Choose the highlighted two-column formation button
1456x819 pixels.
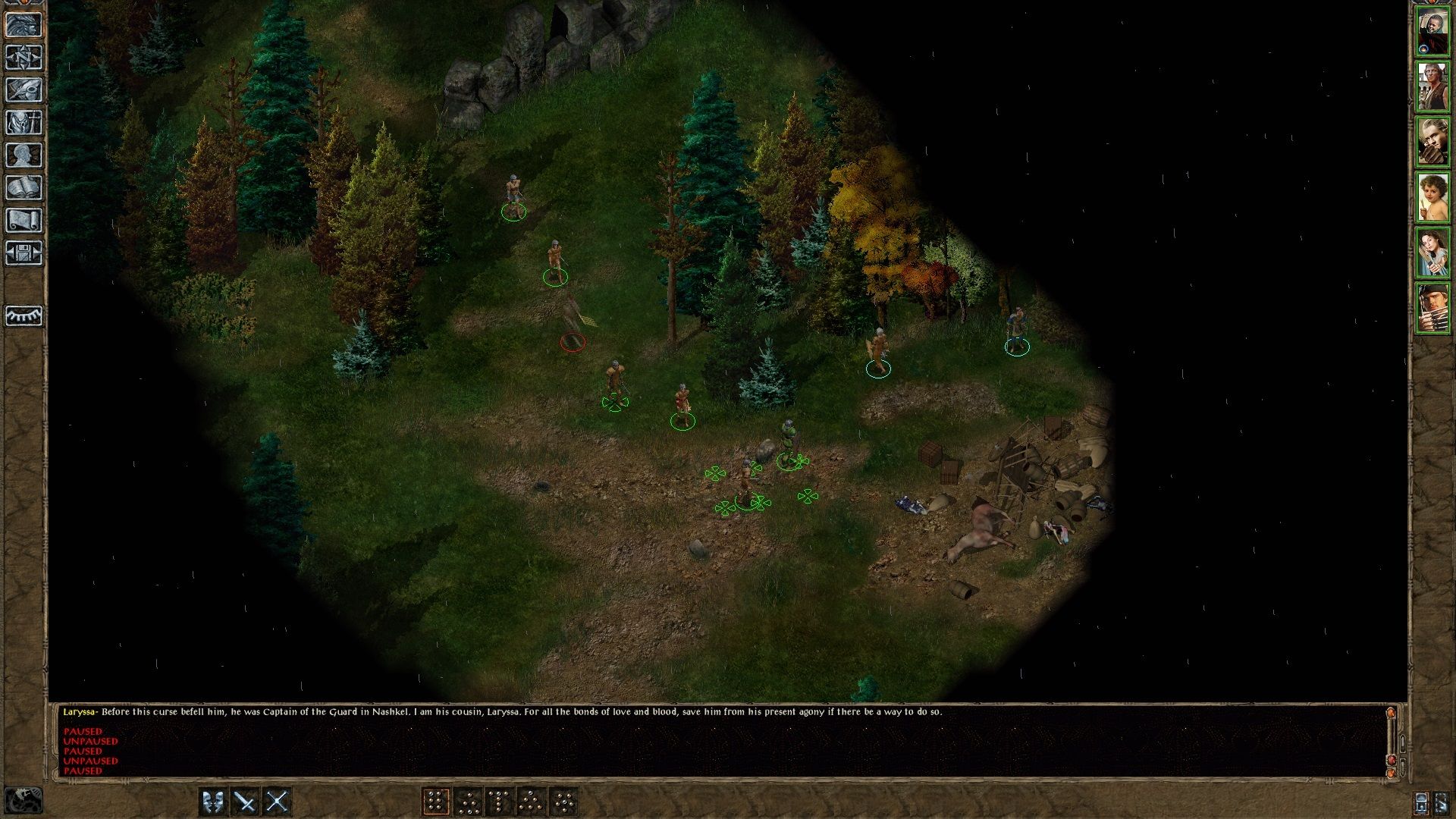pos(435,802)
